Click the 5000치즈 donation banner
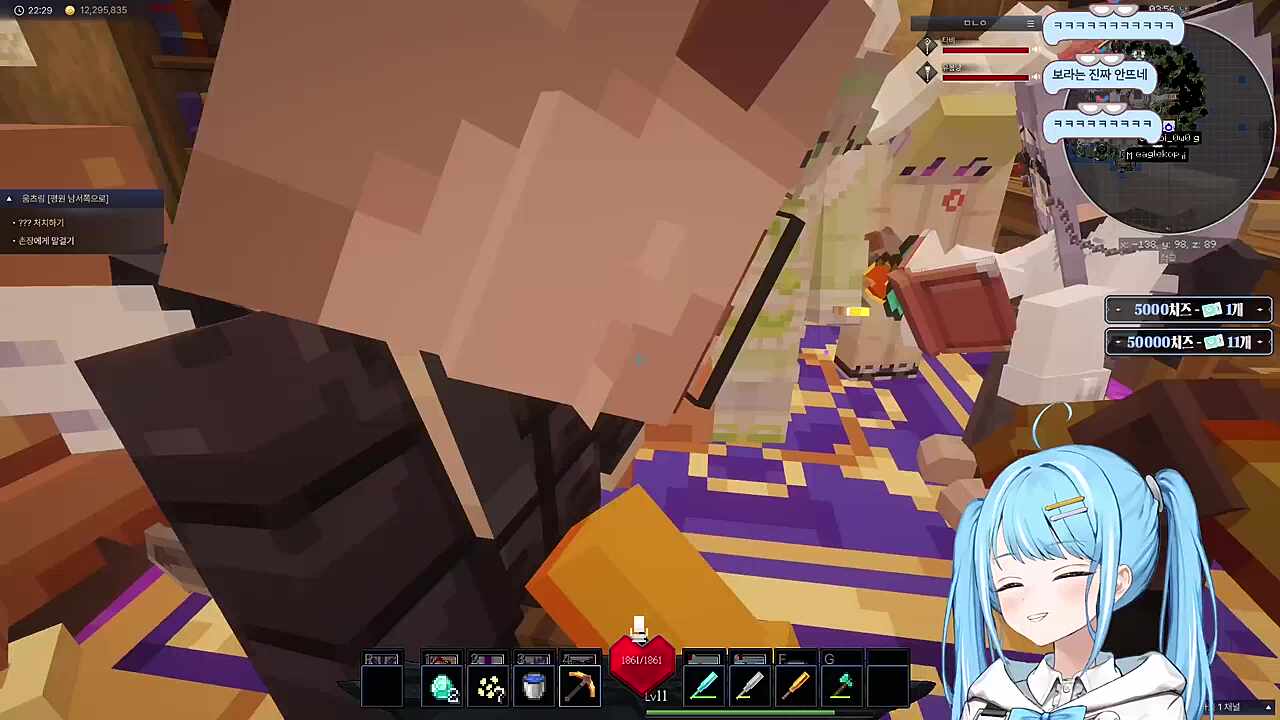 coord(1188,310)
